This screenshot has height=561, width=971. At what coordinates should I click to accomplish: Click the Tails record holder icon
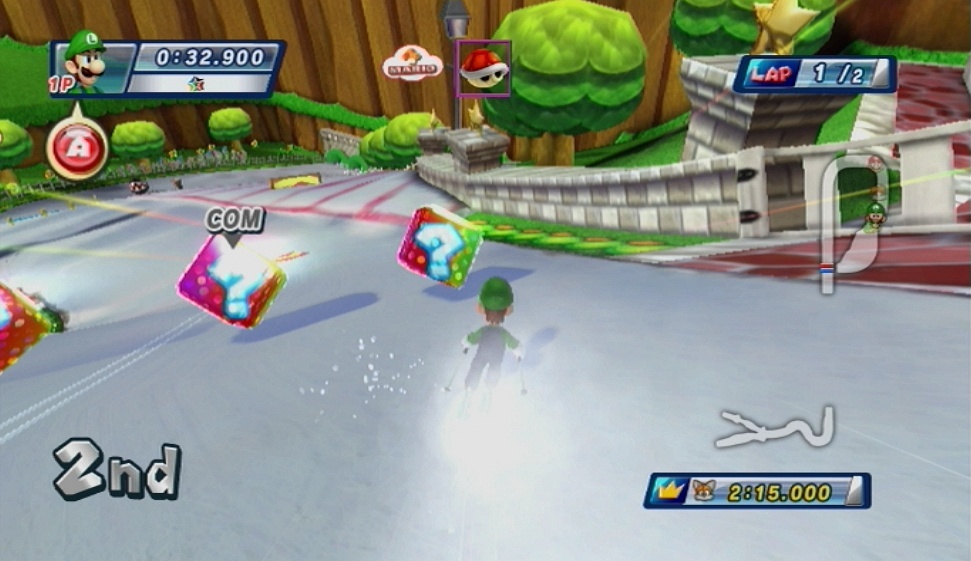point(704,491)
